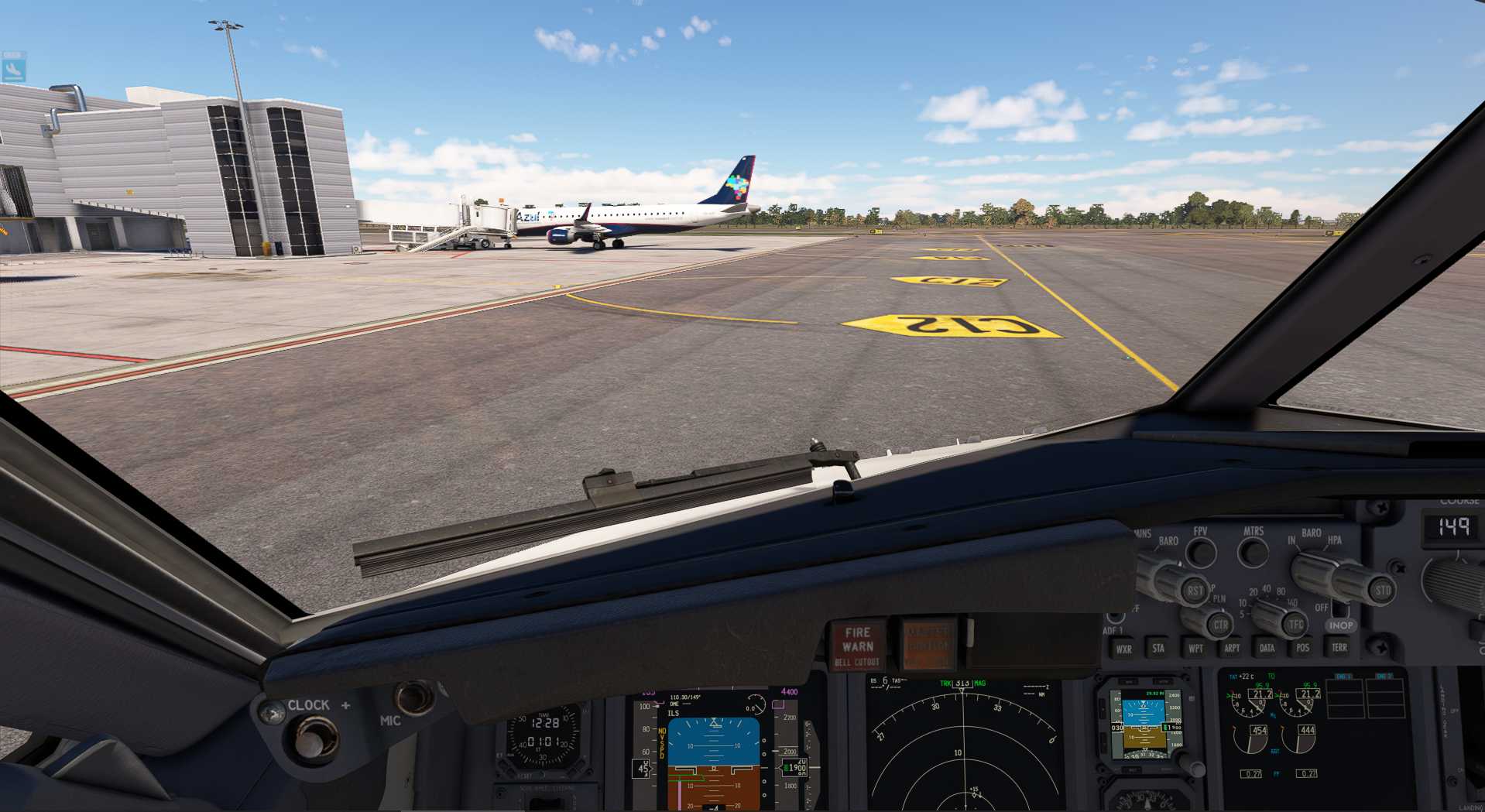Image resolution: width=1485 pixels, height=812 pixels.
Task: Push the TFC traffic range knob
Action: point(1295,624)
